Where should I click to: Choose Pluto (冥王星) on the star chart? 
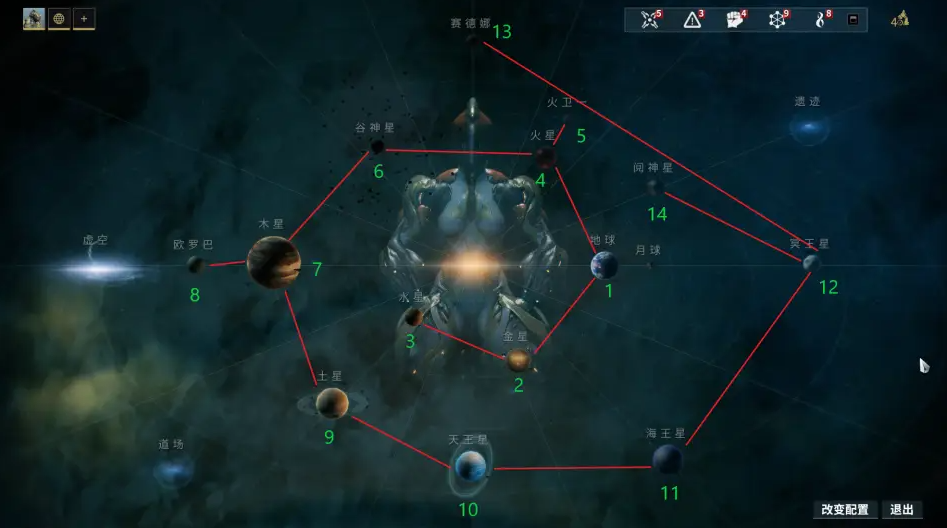coord(812,262)
